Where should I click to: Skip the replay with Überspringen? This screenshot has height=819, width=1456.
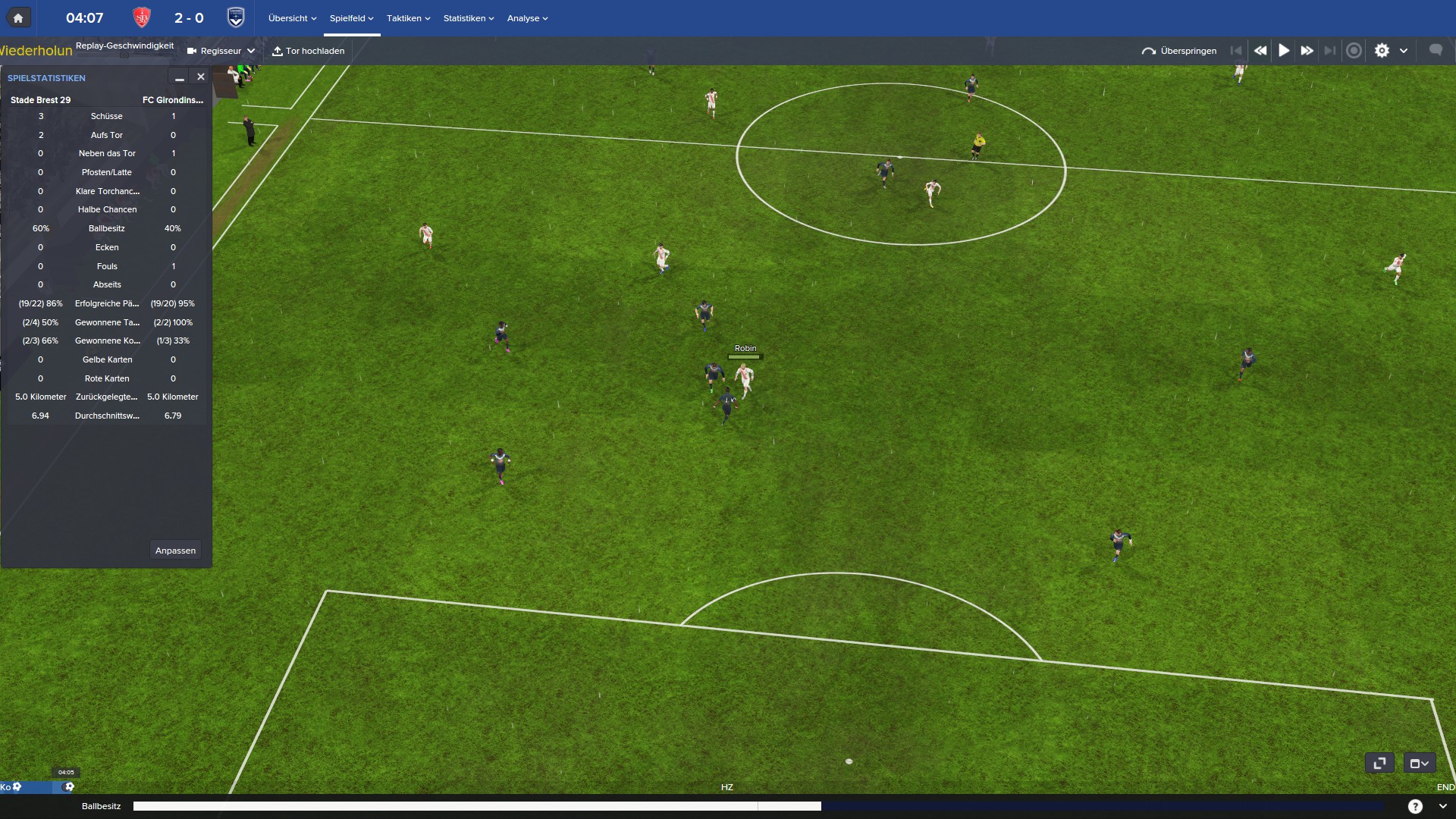1179,51
